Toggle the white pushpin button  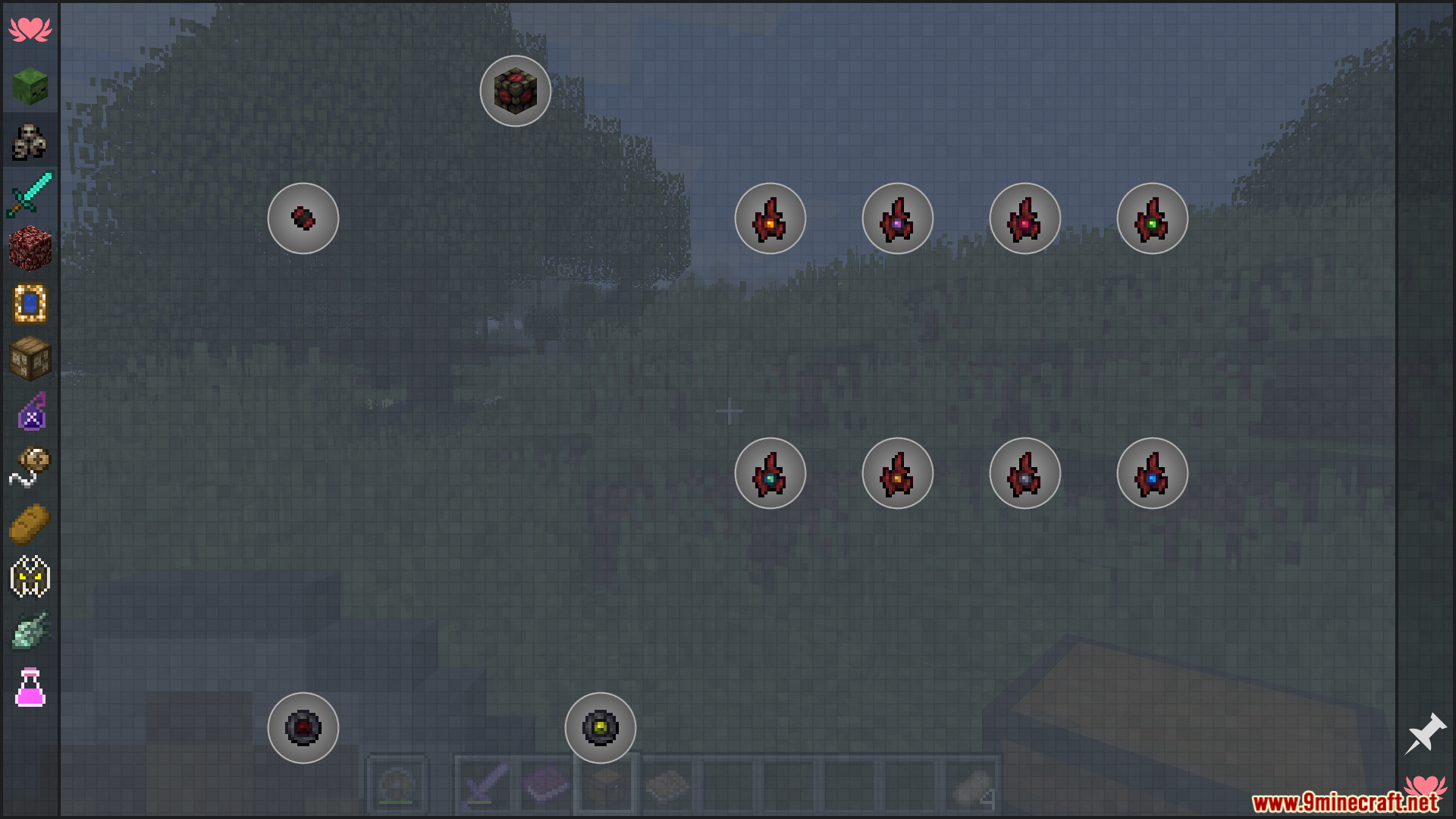(x=1426, y=733)
